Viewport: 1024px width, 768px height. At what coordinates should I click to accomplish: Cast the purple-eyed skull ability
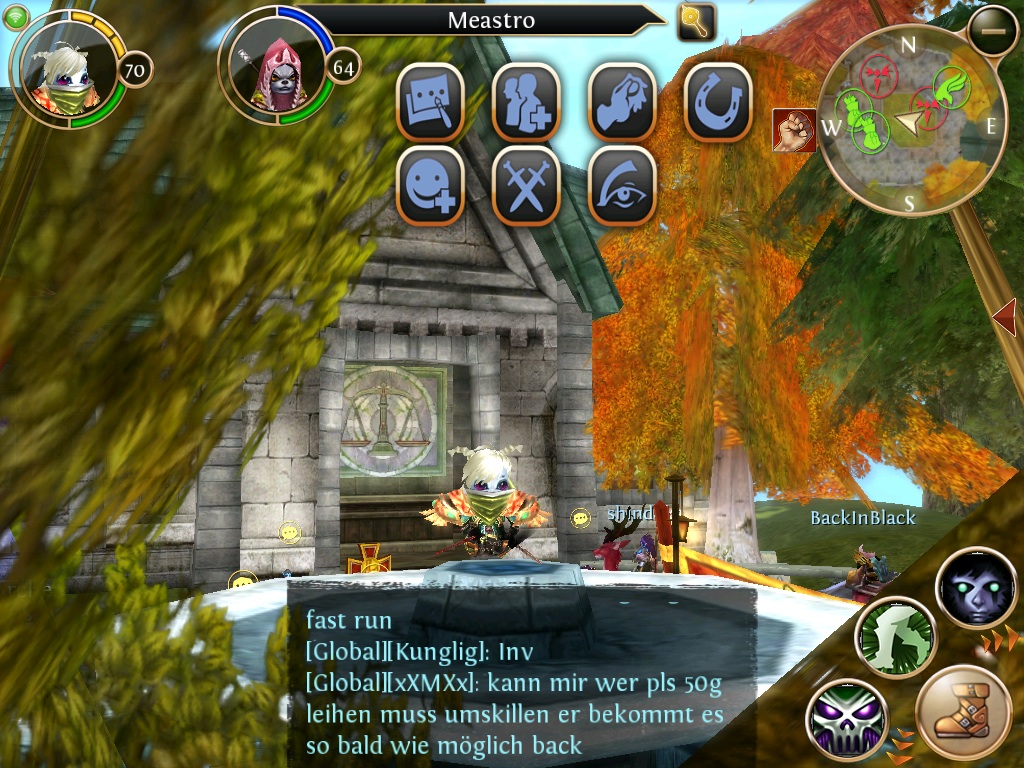point(847,718)
